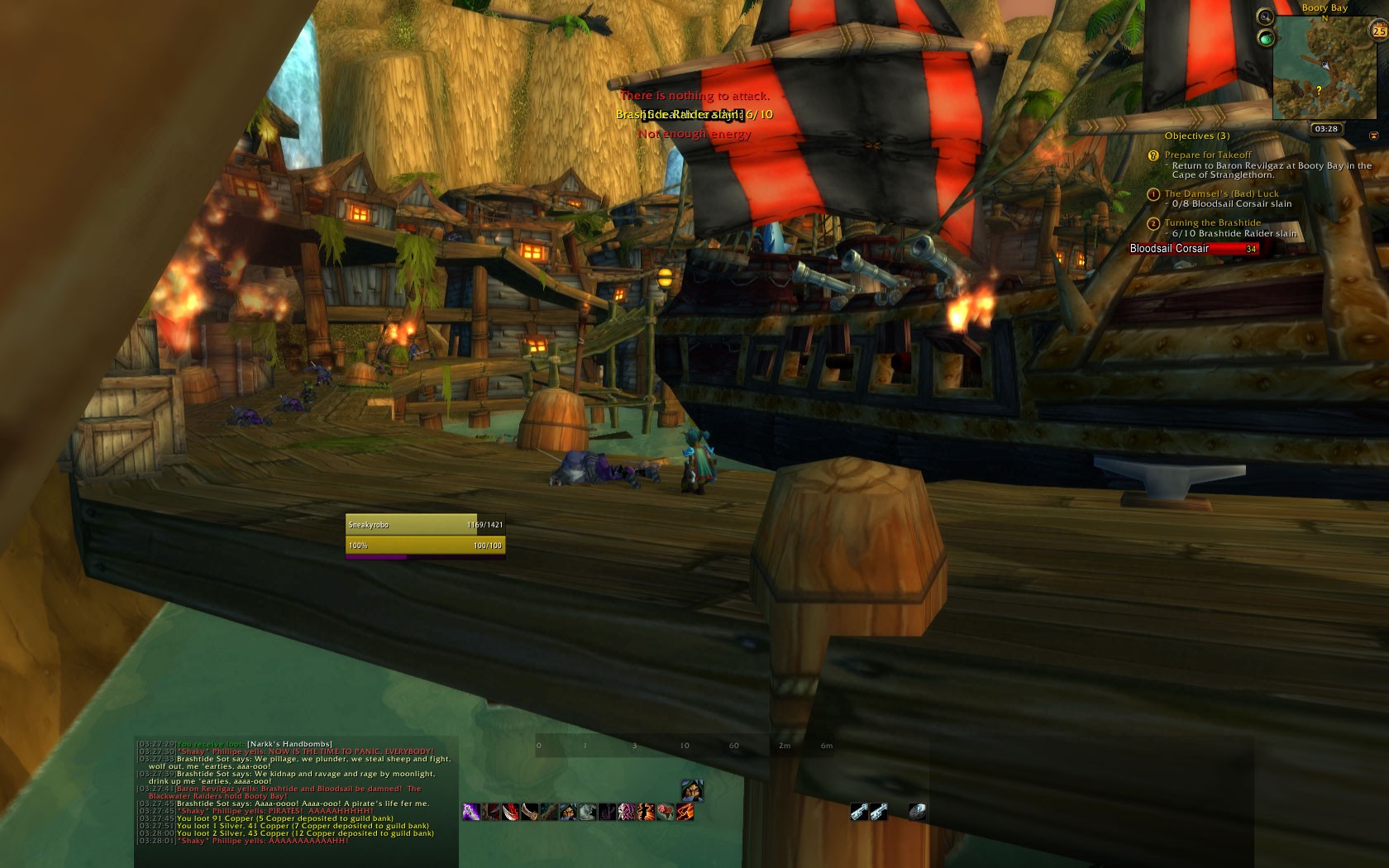This screenshot has width=1389, height=868.
Task: Click the 03:28 clock button
Action: tap(1325, 129)
